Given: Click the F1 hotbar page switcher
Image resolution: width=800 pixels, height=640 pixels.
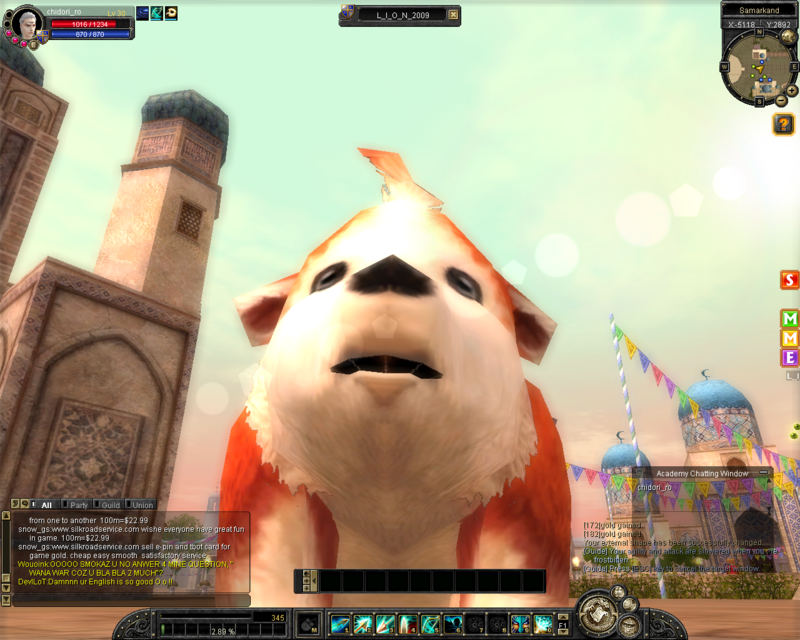Looking at the screenshot, I should pyautogui.click(x=563, y=625).
